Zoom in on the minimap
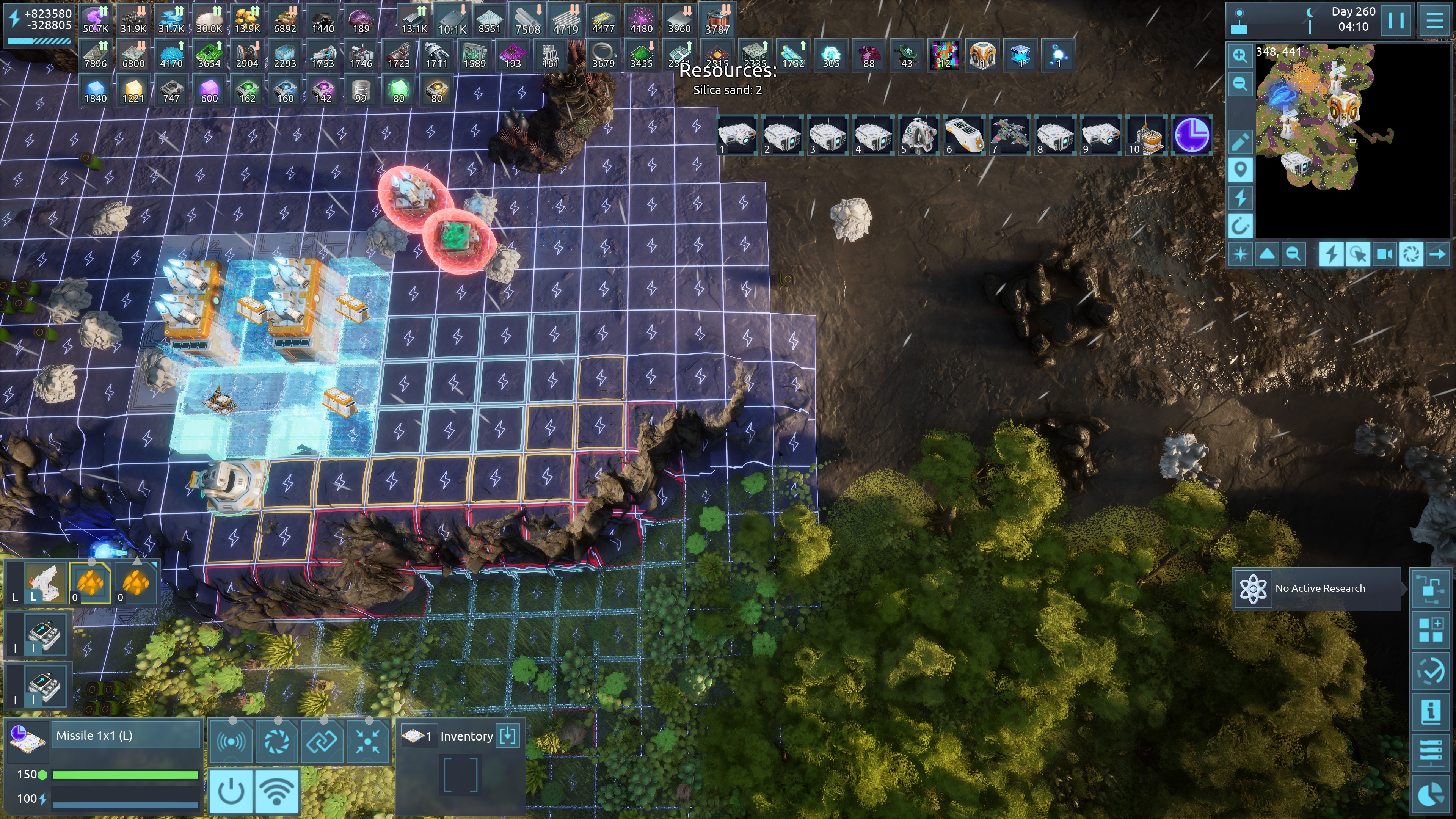This screenshot has width=1456, height=819. tap(1240, 55)
